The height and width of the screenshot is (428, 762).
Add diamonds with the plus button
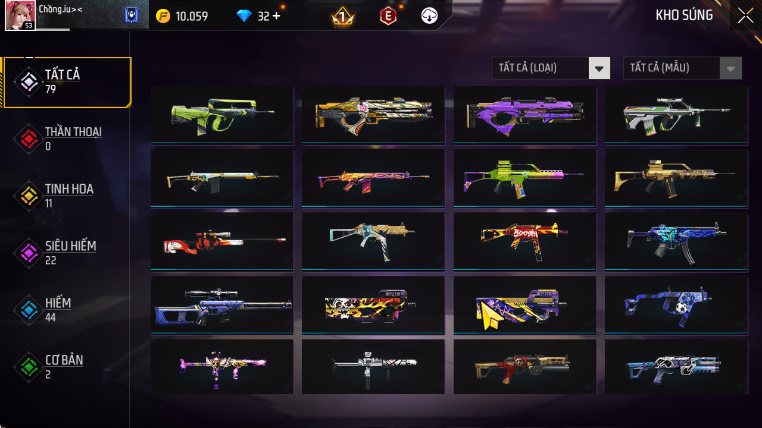[x=276, y=16]
